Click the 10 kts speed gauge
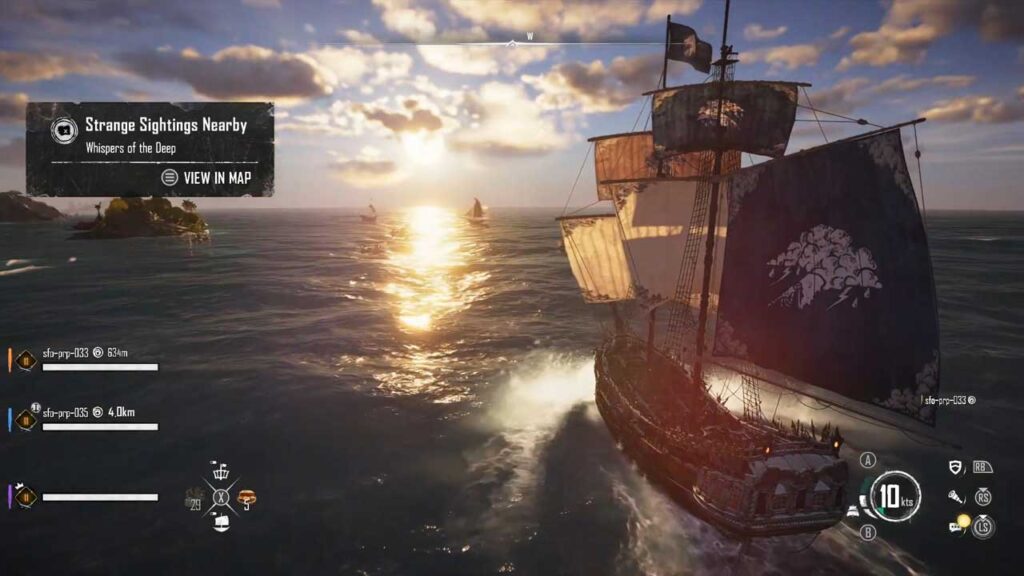 click(x=894, y=496)
